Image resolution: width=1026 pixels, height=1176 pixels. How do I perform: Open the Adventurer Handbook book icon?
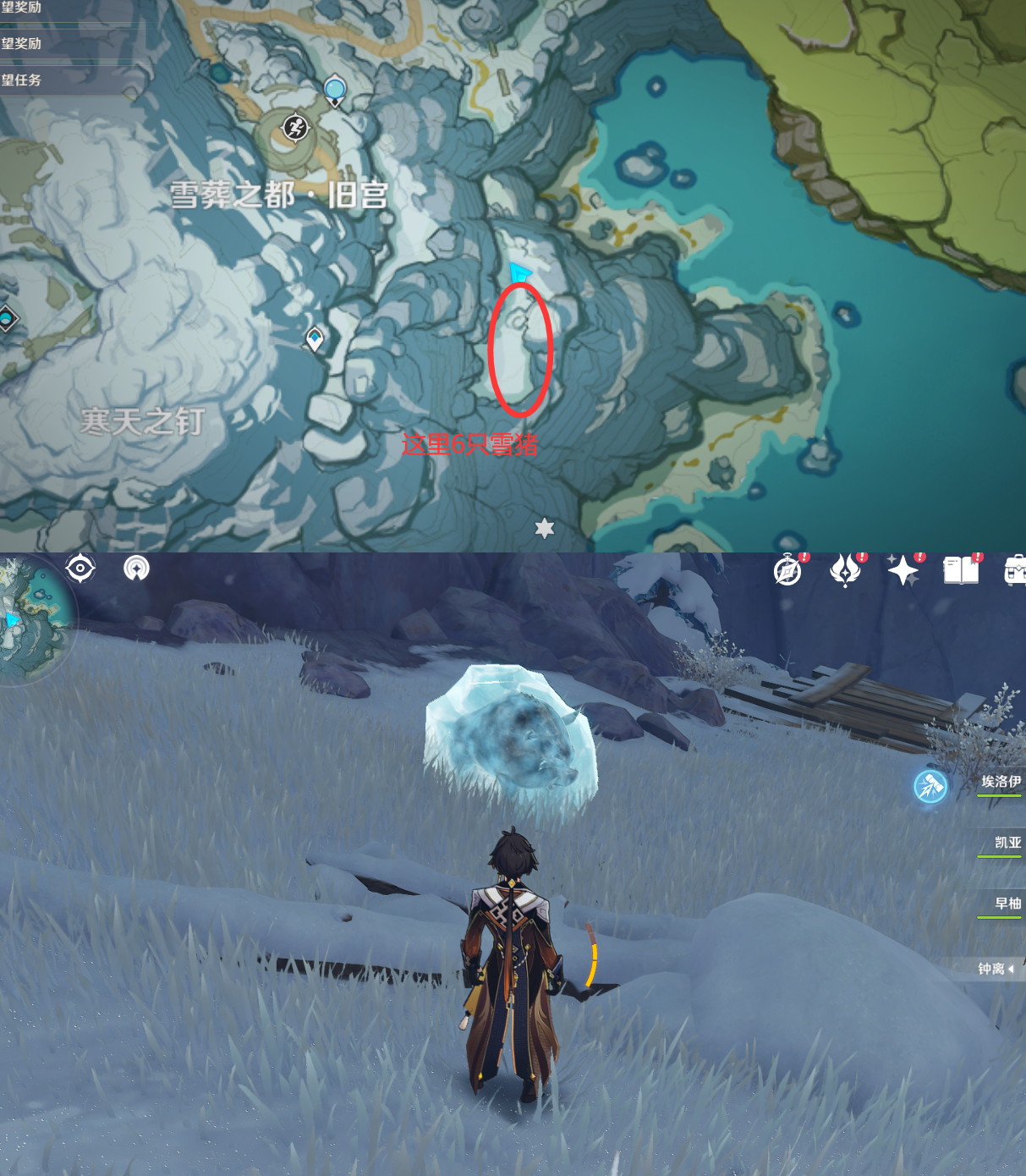click(960, 571)
